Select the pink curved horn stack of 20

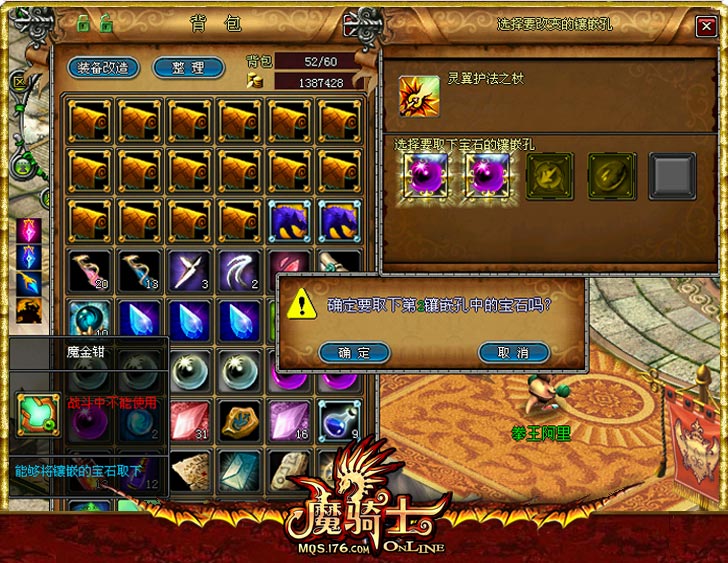pyautogui.click(x=90, y=270)
